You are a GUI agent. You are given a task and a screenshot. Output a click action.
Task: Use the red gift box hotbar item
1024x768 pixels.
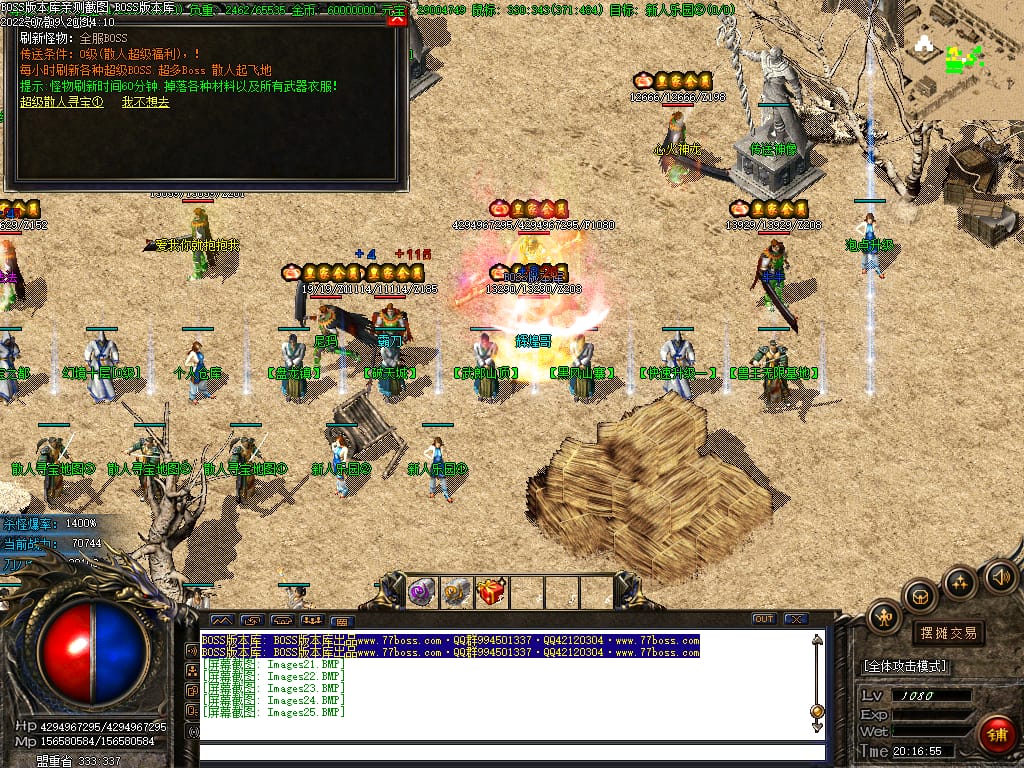[491, 592]
